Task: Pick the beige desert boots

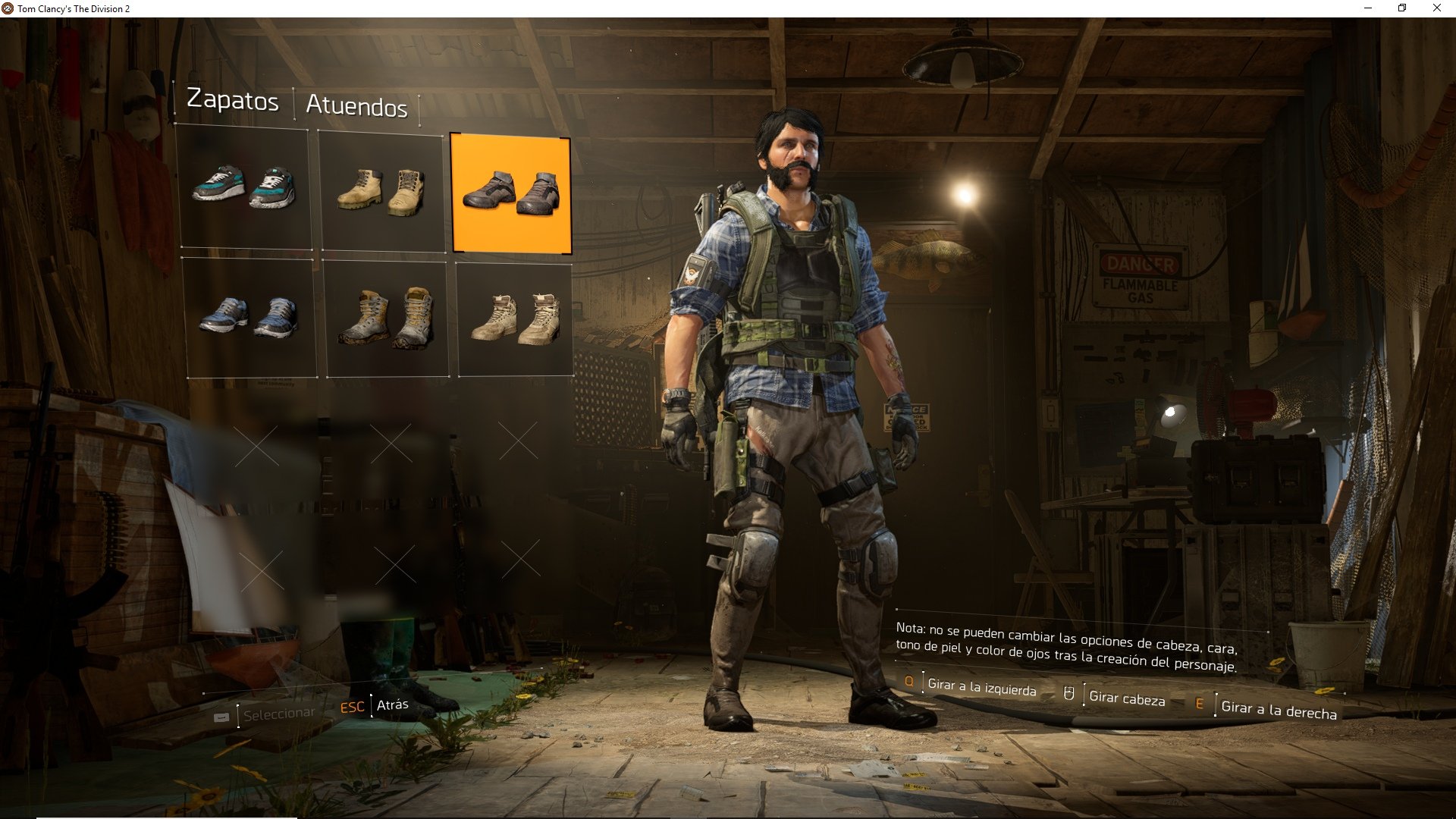Action: pyautogui.click(x=515, y=319)
